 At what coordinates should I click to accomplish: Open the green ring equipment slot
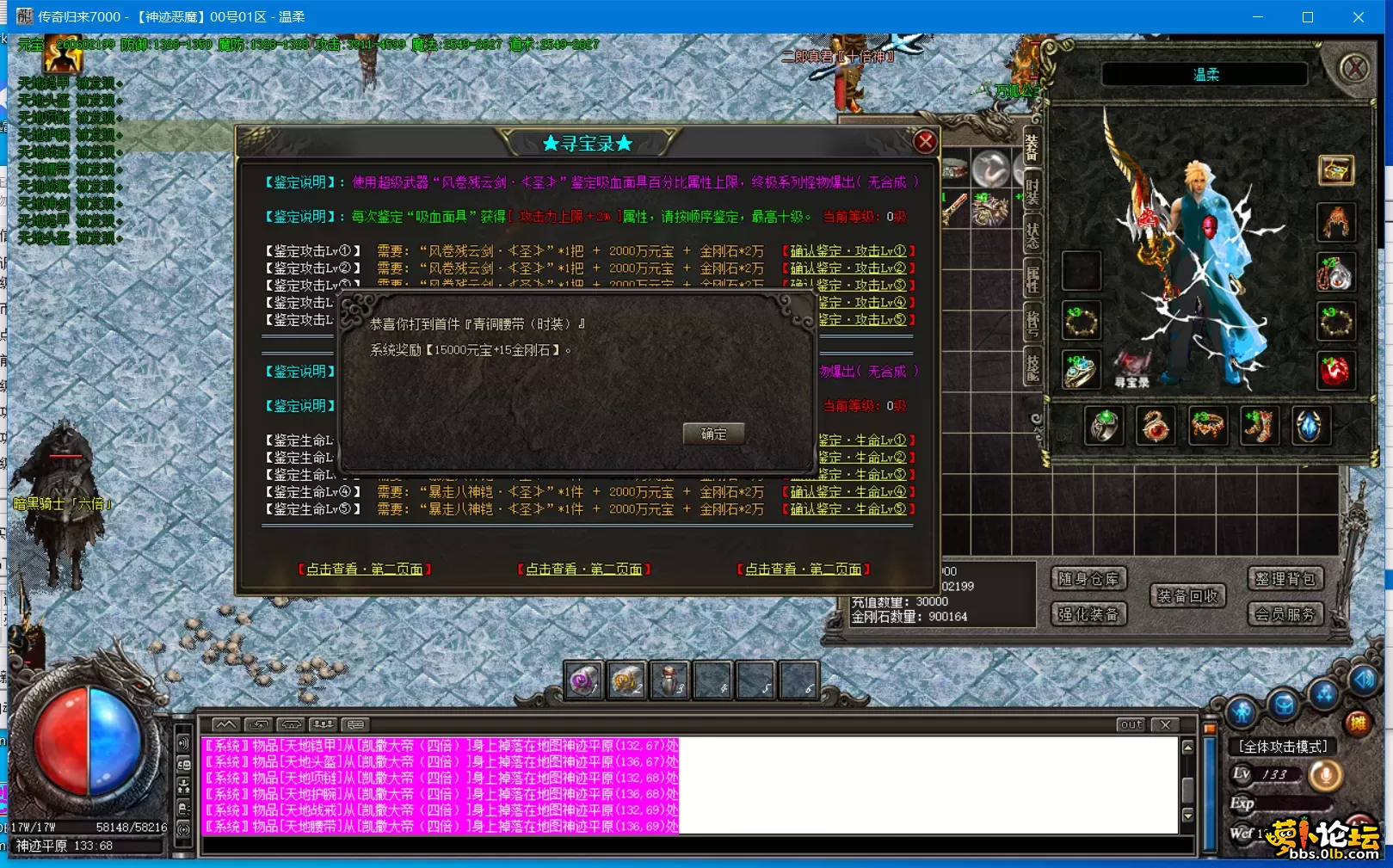click(1104, 426)
